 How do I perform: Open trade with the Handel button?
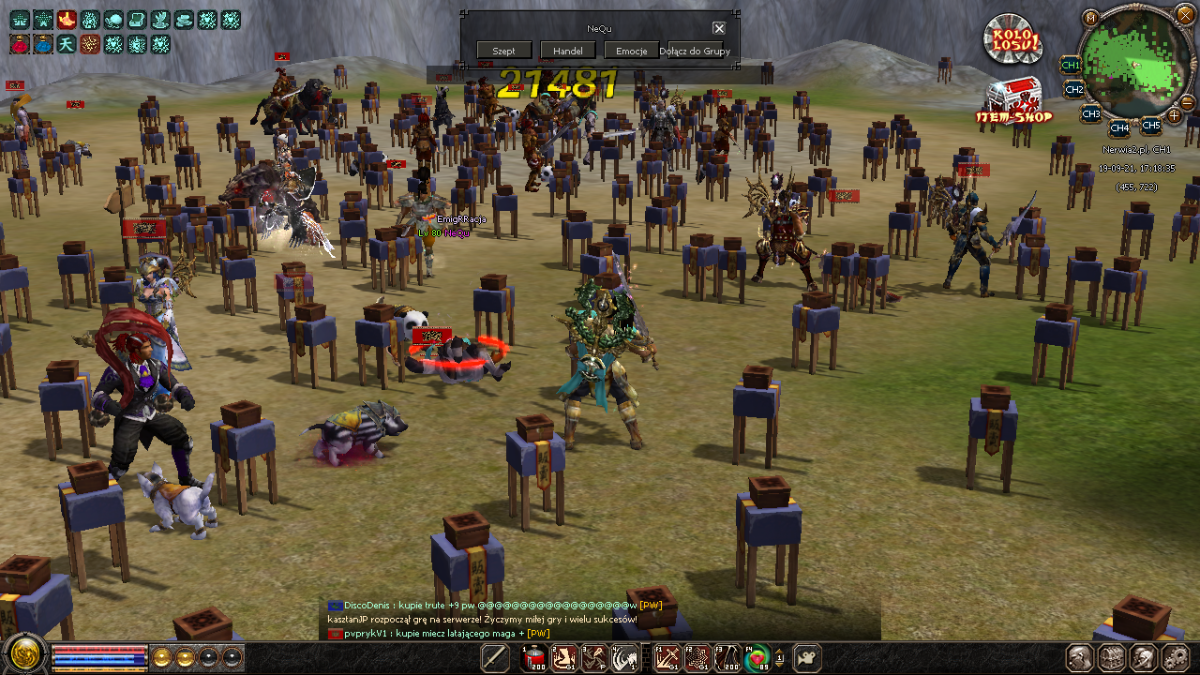click(x=567, y=50)
